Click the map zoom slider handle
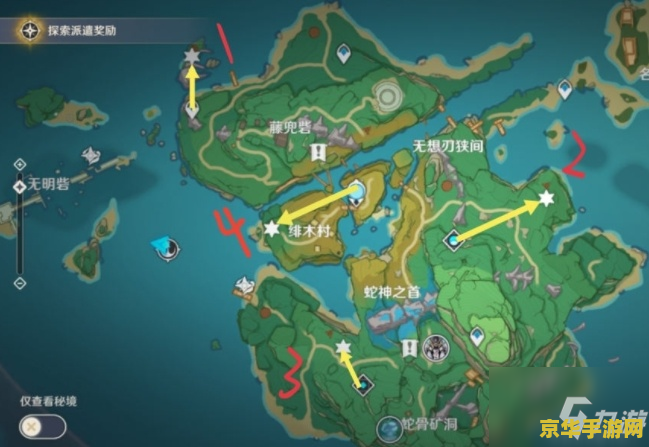 coord(20,187)
